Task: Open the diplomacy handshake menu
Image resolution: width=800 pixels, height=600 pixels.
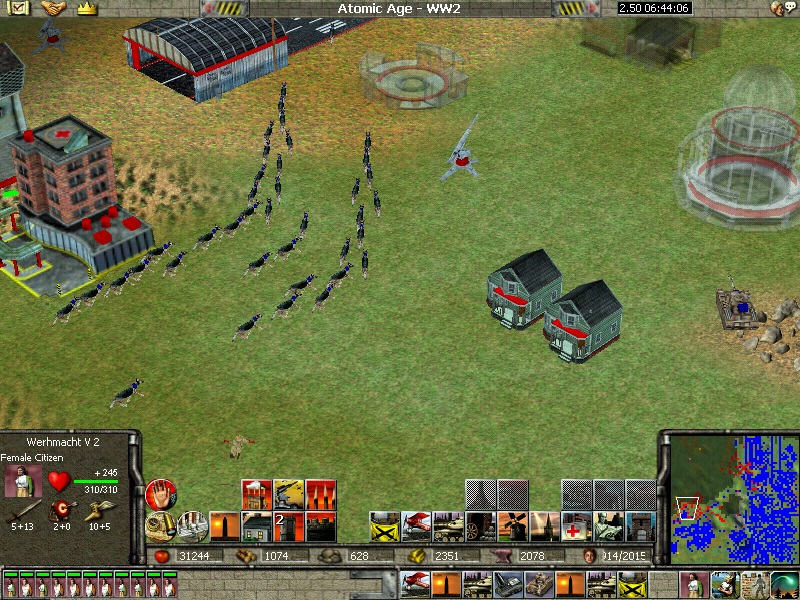Action: pos(52,8)
